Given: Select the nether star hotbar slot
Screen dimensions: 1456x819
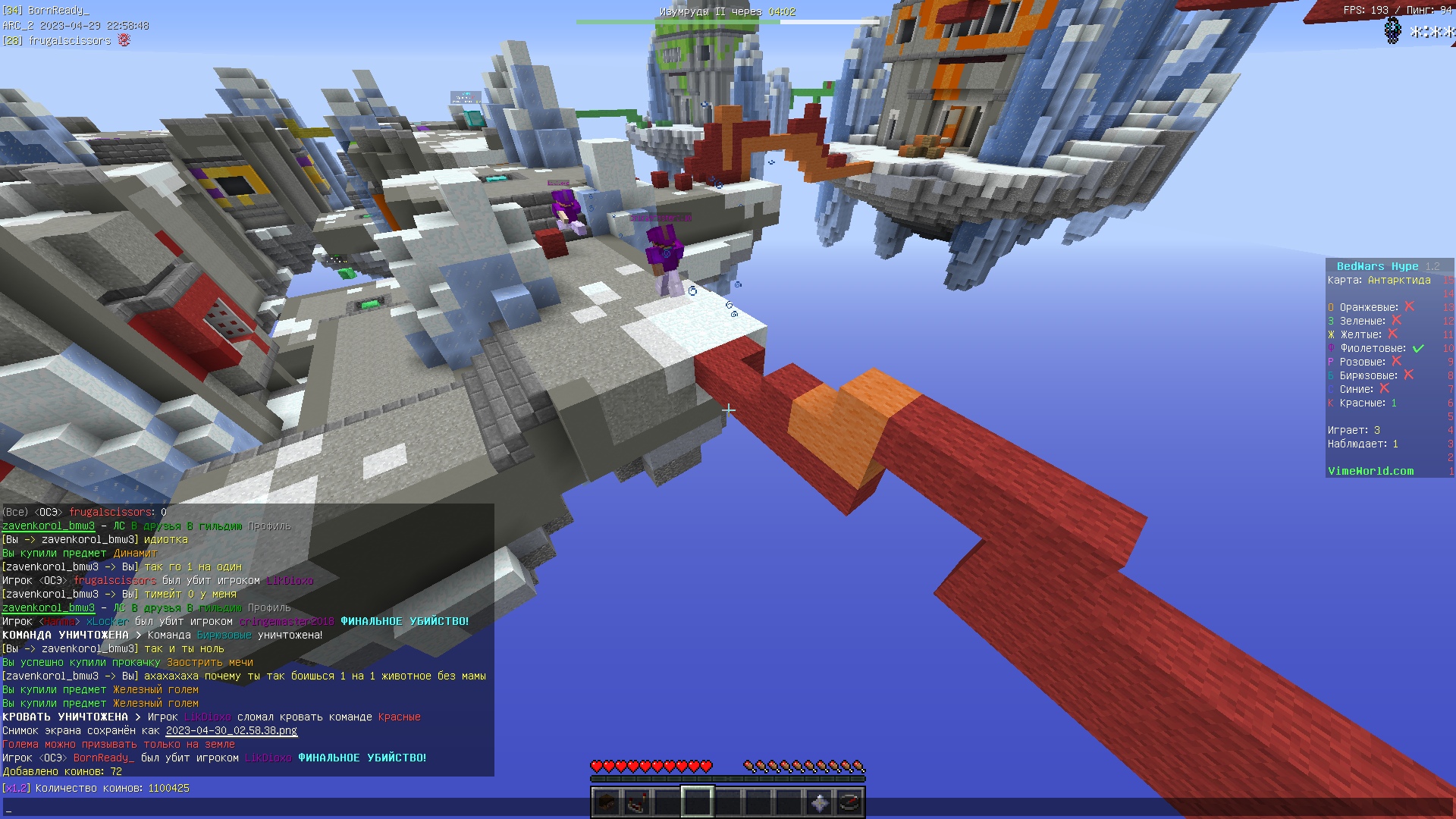Looking at the screenshot, I should (x=819, y=802).
